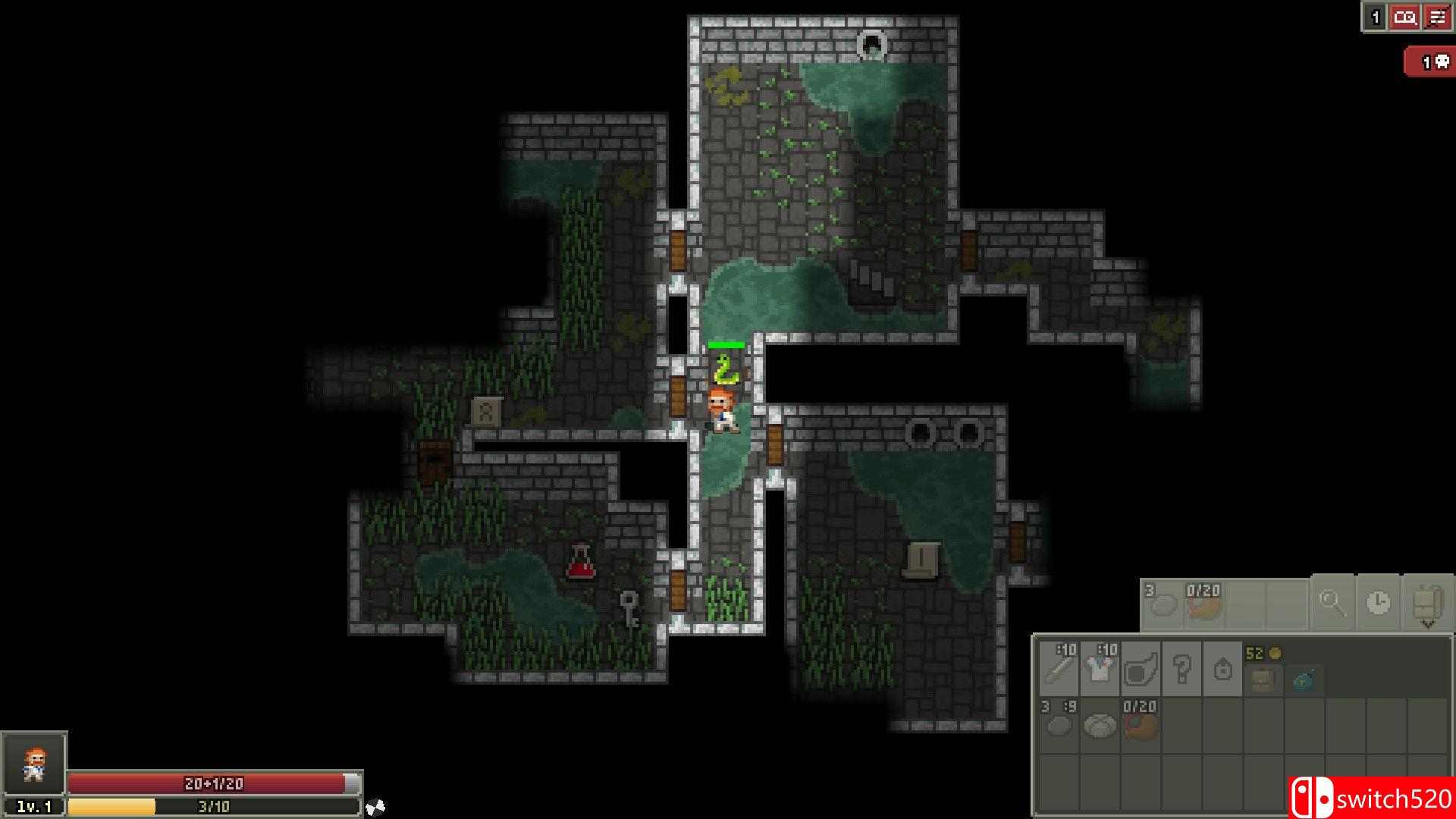1456x819 pixels.
Task: Click the red health bar showing 20+1/20
Action: 212,784
